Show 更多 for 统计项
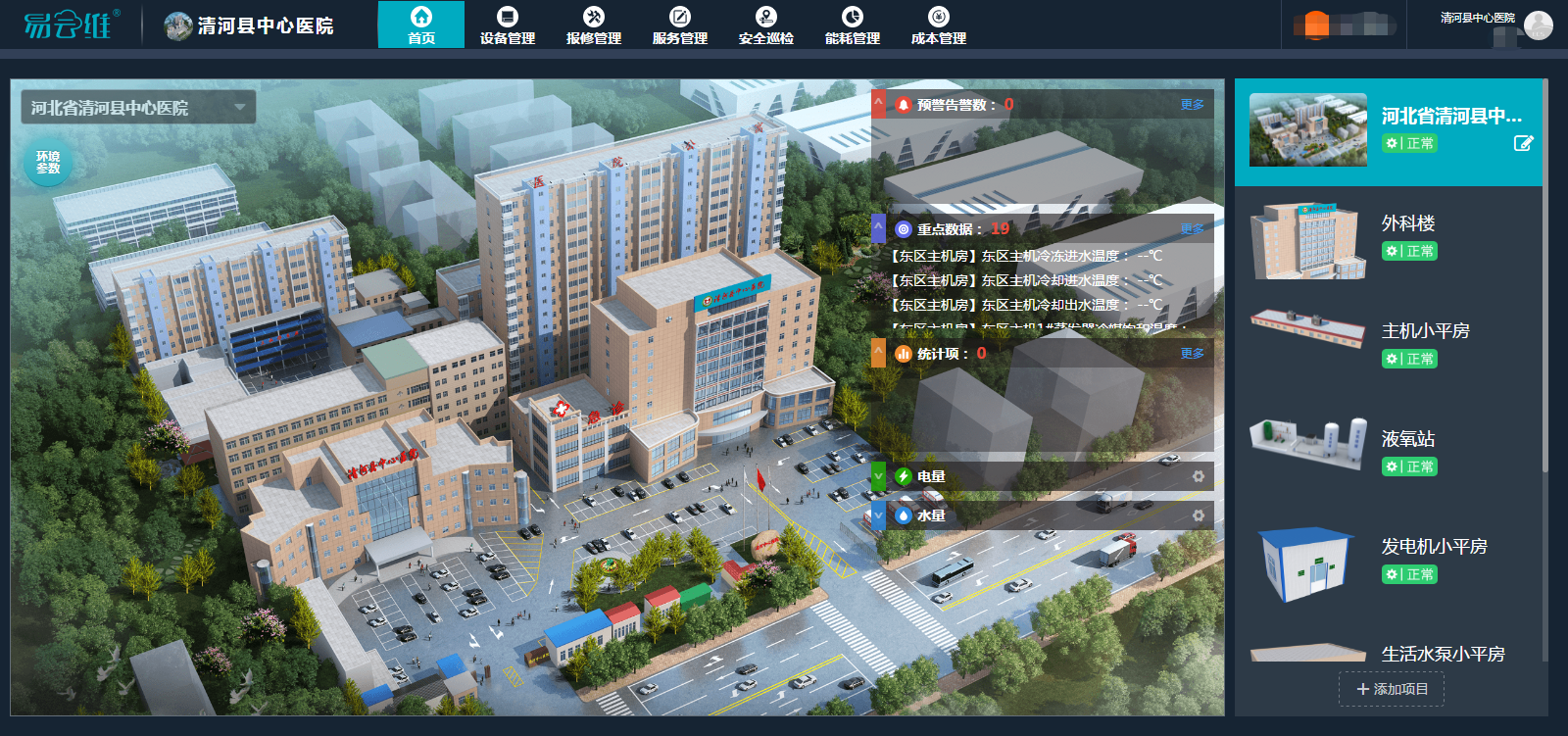1568x736 pixels. click(x=1192, y=354)
